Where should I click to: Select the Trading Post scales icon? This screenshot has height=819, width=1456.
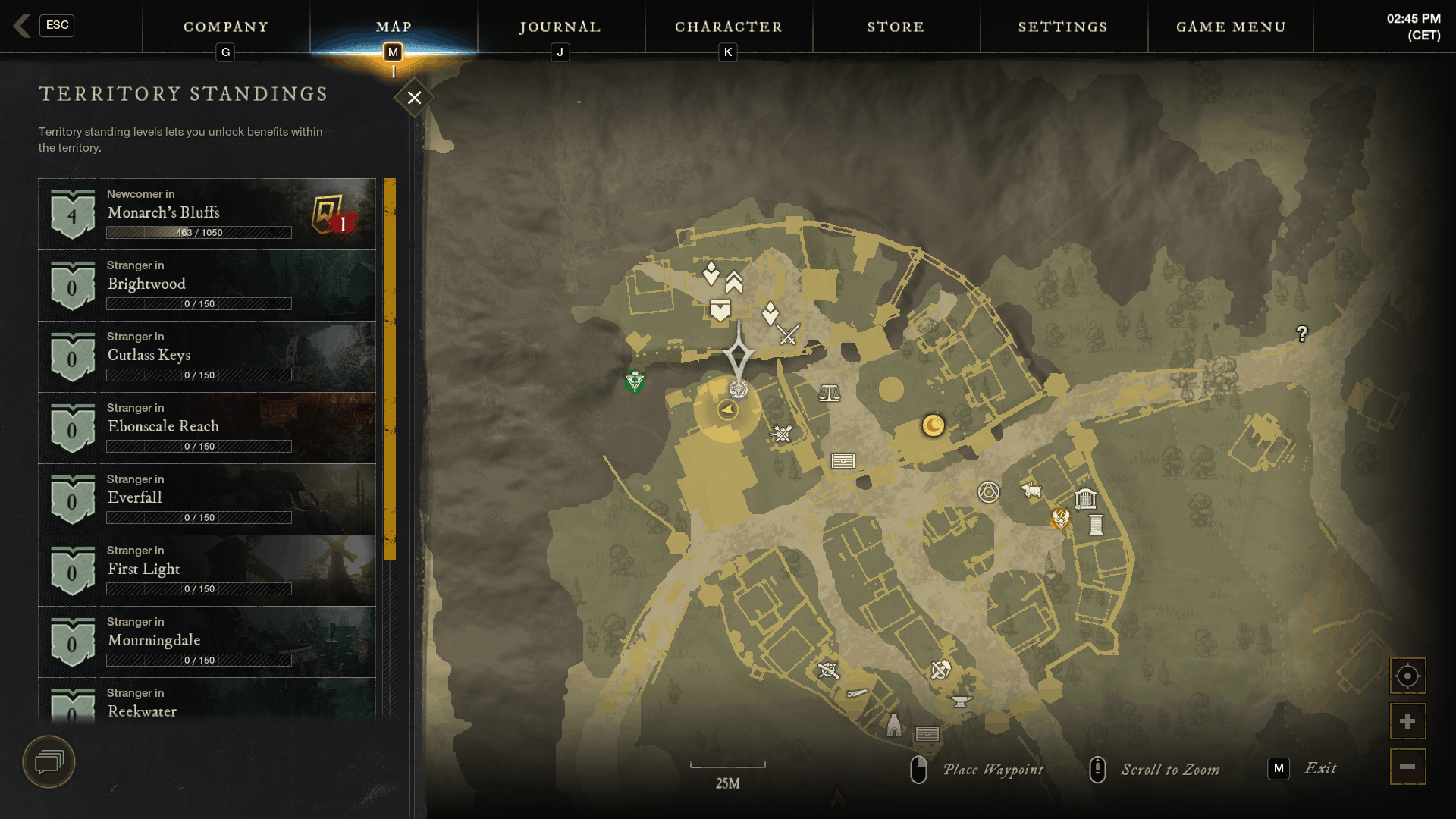tap(830, 392)
